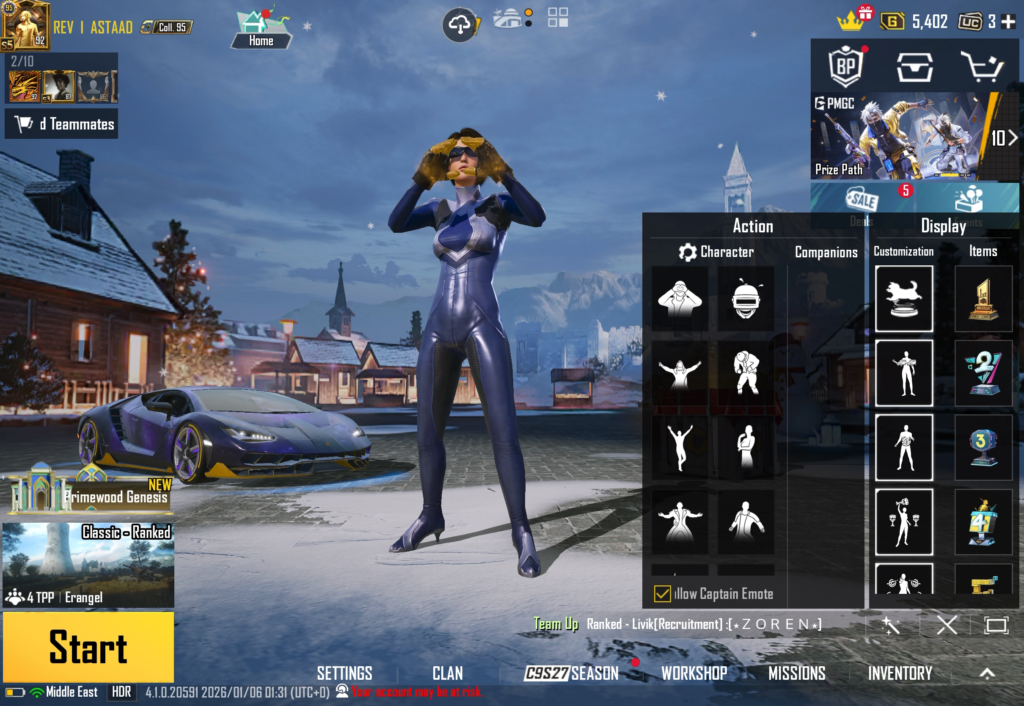The height and width of the screenshot is (706, 1024).
Task: Open the C9S27 Season page
Action: (571, 673)
